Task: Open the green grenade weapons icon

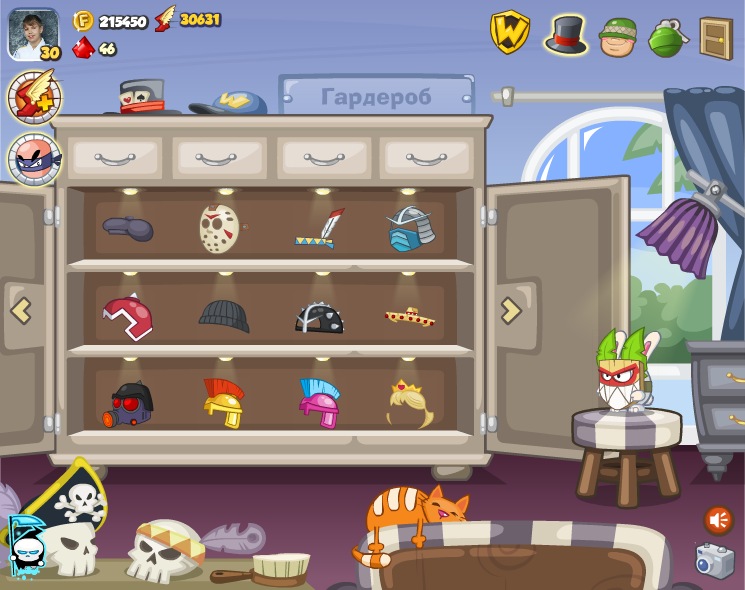Action: (666, 38)
